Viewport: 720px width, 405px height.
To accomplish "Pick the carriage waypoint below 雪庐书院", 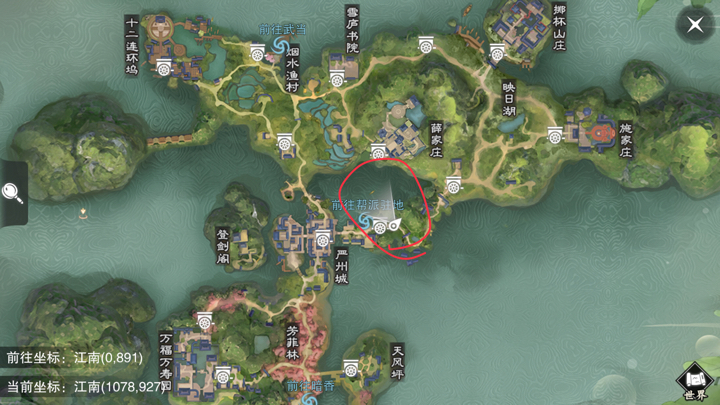I will pyautogui.click(x=338, y=76).
